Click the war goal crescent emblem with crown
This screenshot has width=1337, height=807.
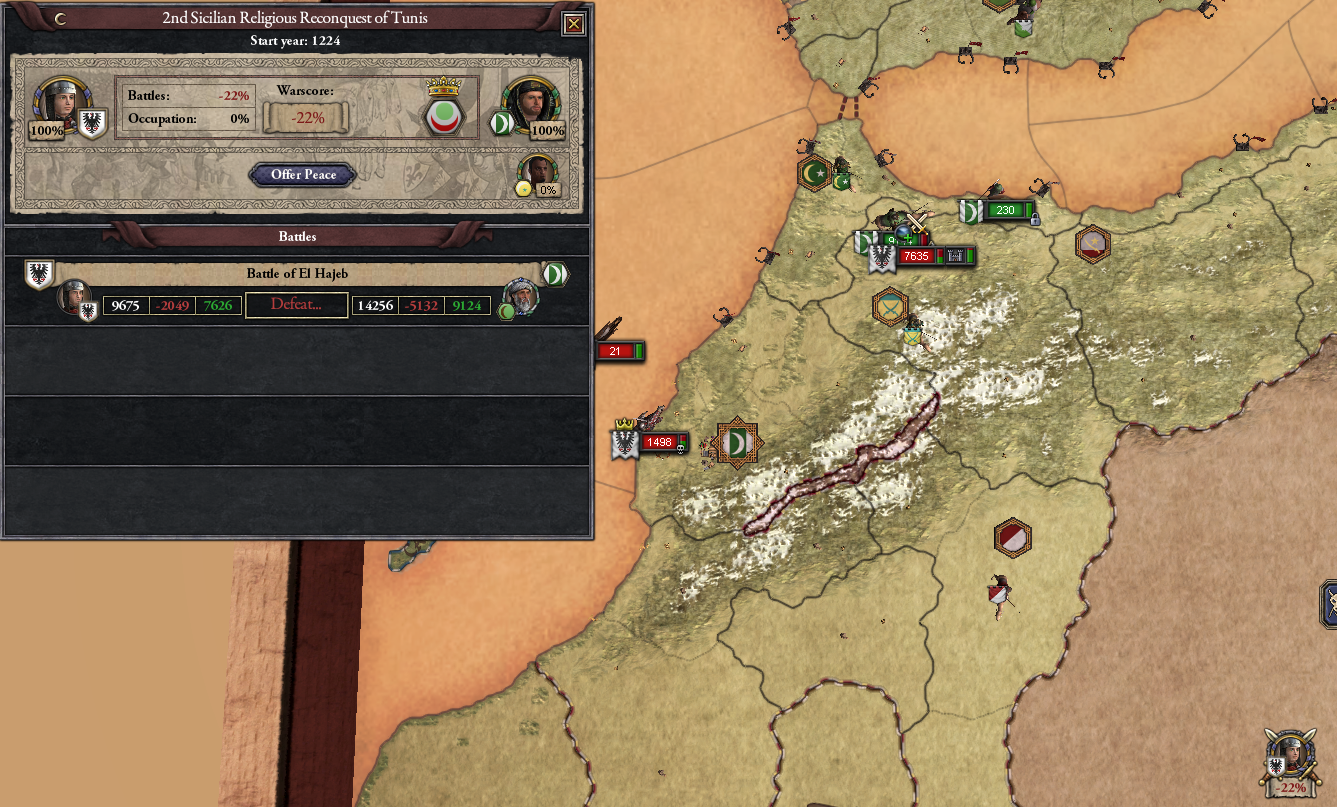point(443,113)
